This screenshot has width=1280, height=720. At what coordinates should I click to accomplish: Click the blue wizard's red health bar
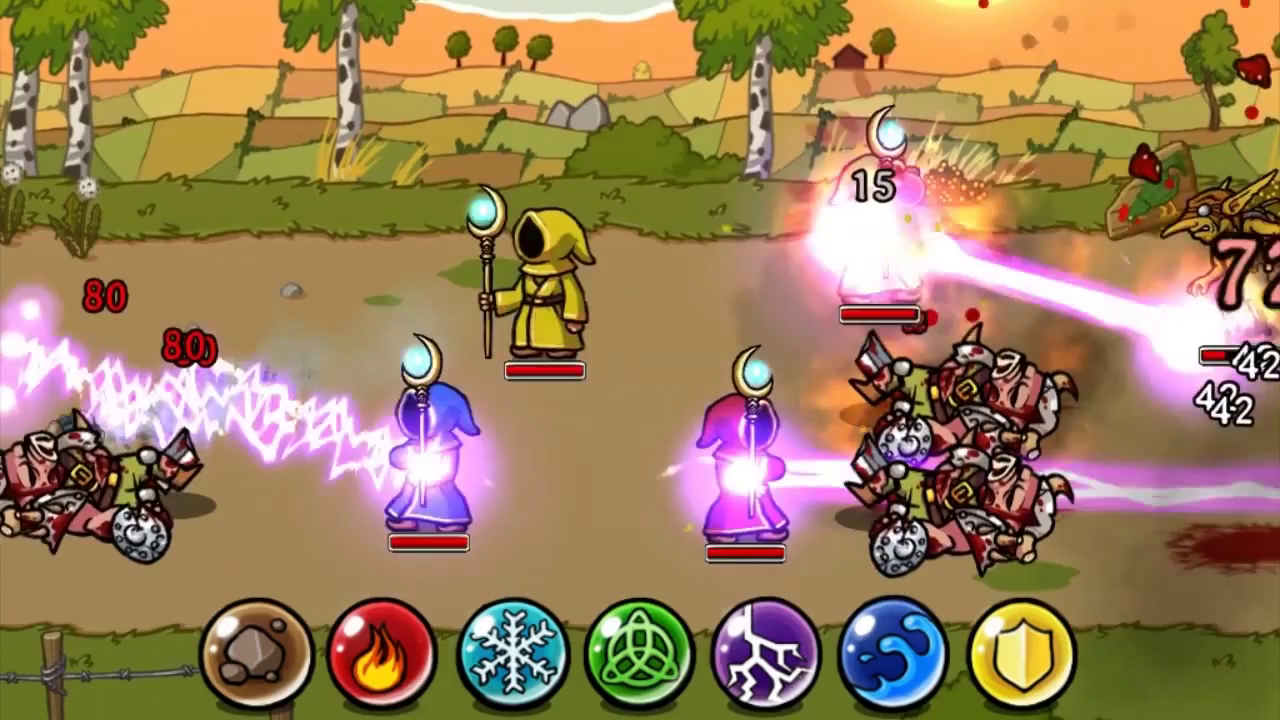[428, 542]
